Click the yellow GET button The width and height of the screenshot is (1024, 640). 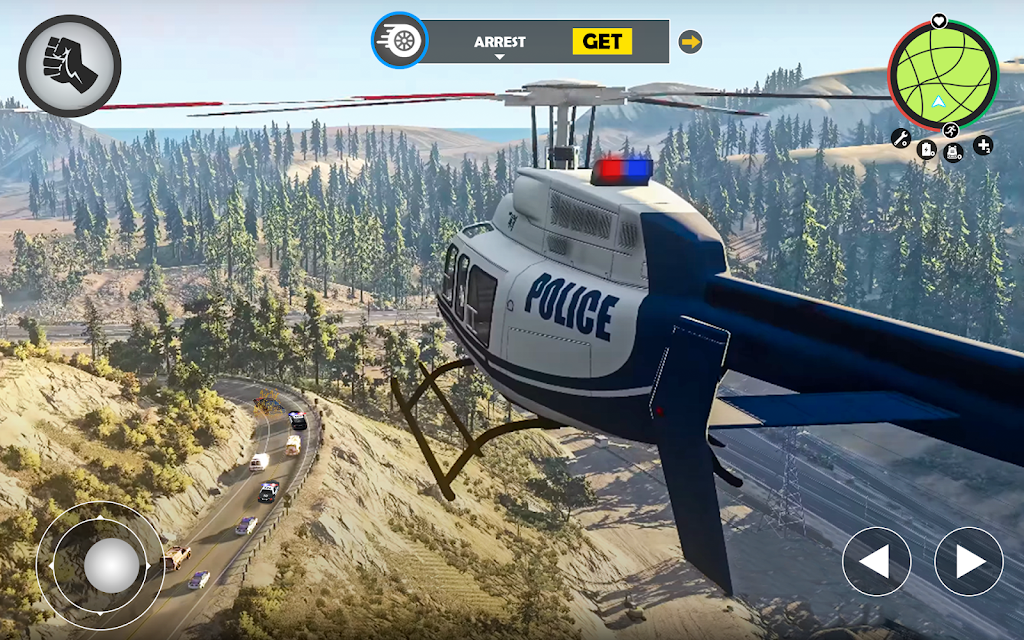pyautogui.click(x=602, y=41)
